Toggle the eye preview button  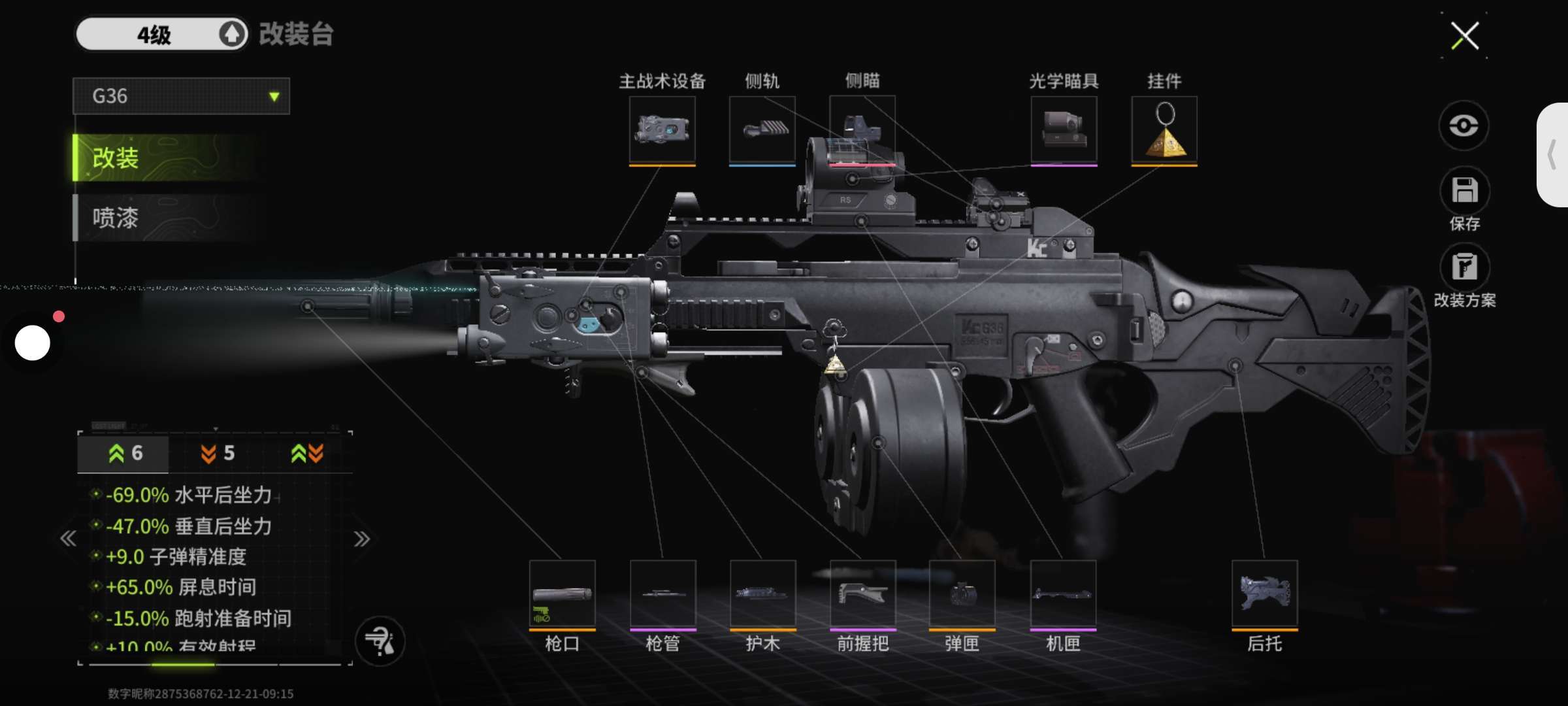(1463, 126)
